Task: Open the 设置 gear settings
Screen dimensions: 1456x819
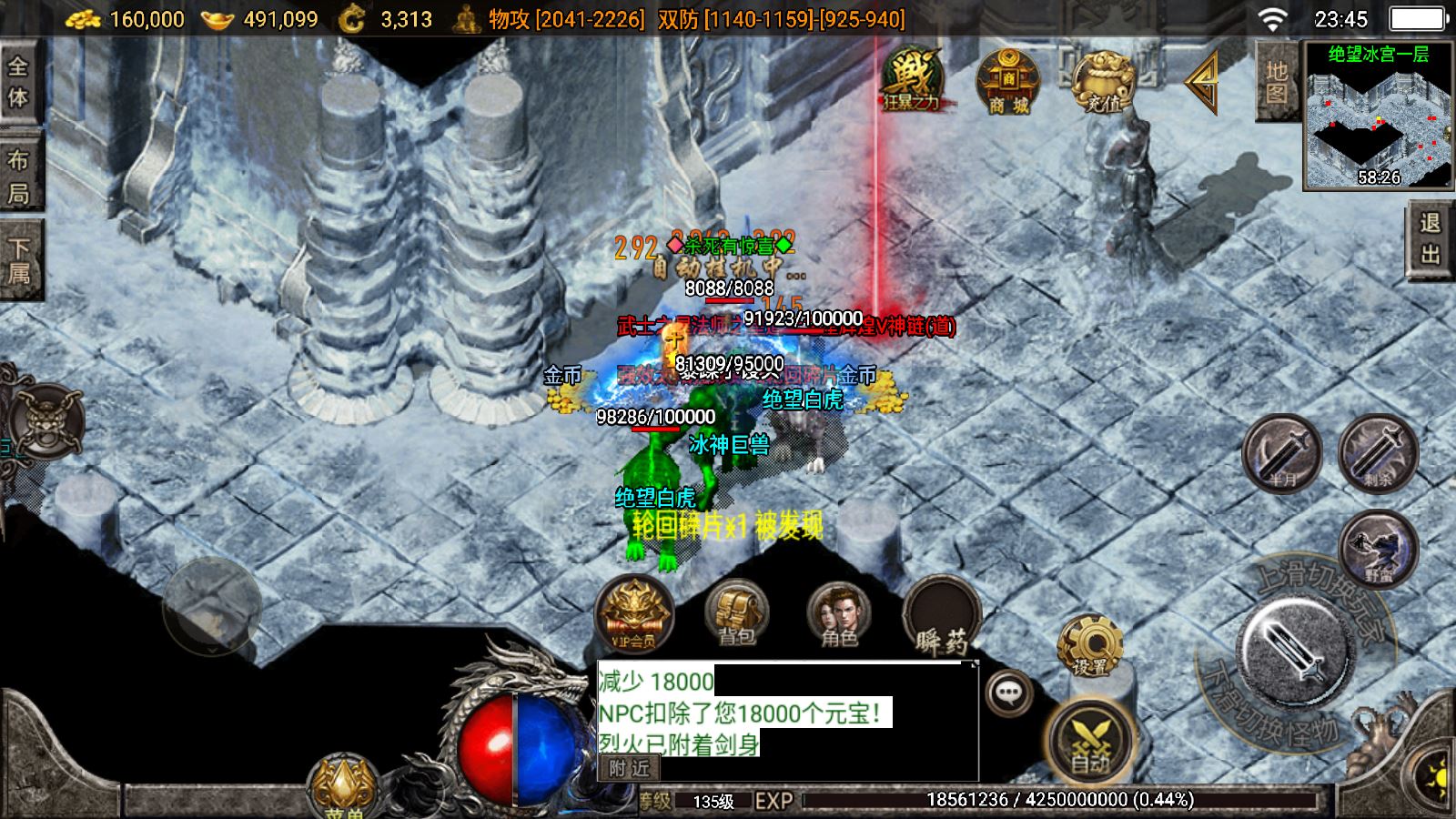Action: pos(1089,644)
